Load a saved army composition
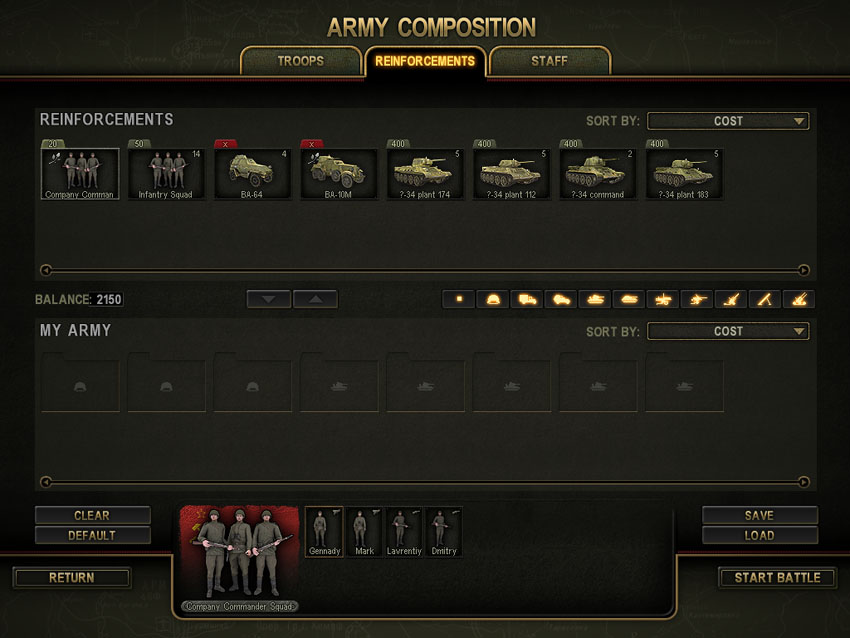Screen dimensions: 850x638 pyautogui.click(x=759, y=535)
